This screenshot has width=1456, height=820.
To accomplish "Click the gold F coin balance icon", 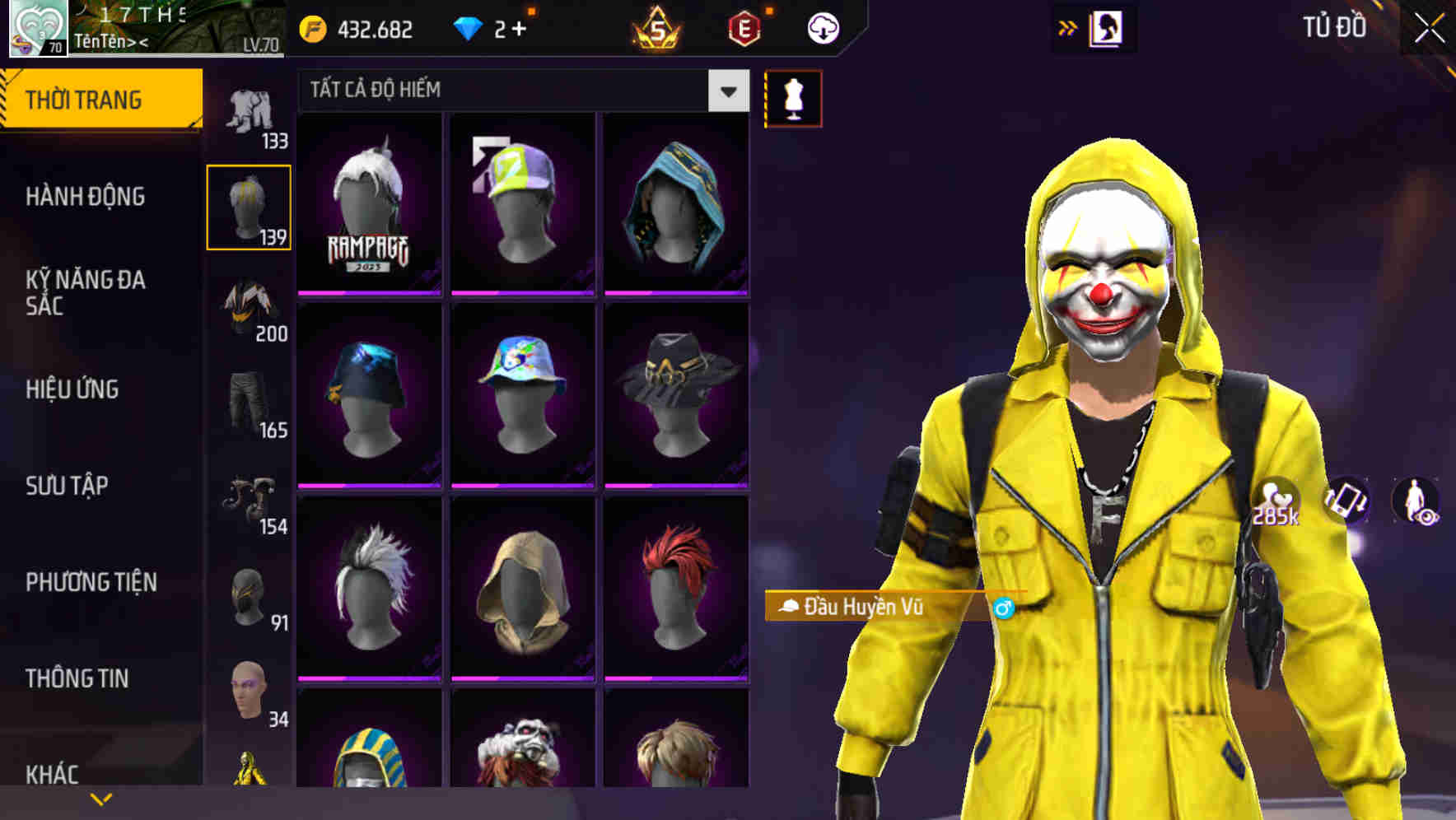I will point(313,27).
